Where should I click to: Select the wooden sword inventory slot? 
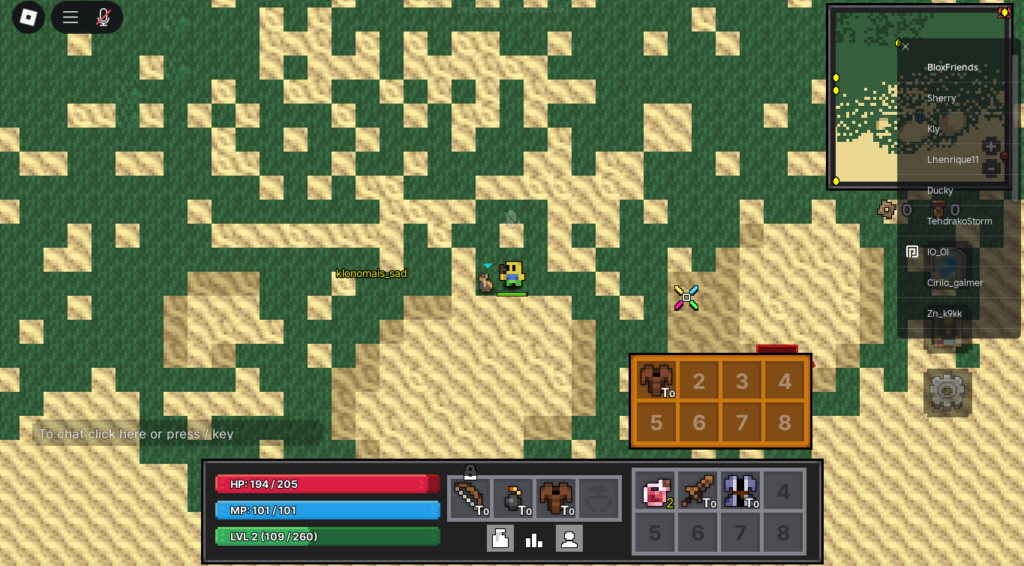[698, 490]
